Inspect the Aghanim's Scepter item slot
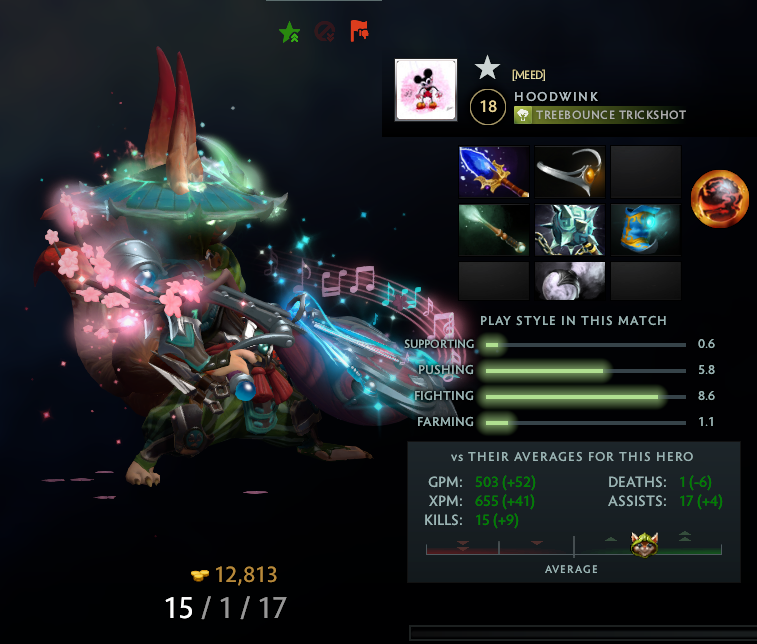757x644 pixels. pyautogui.click(x=494, y=172)
